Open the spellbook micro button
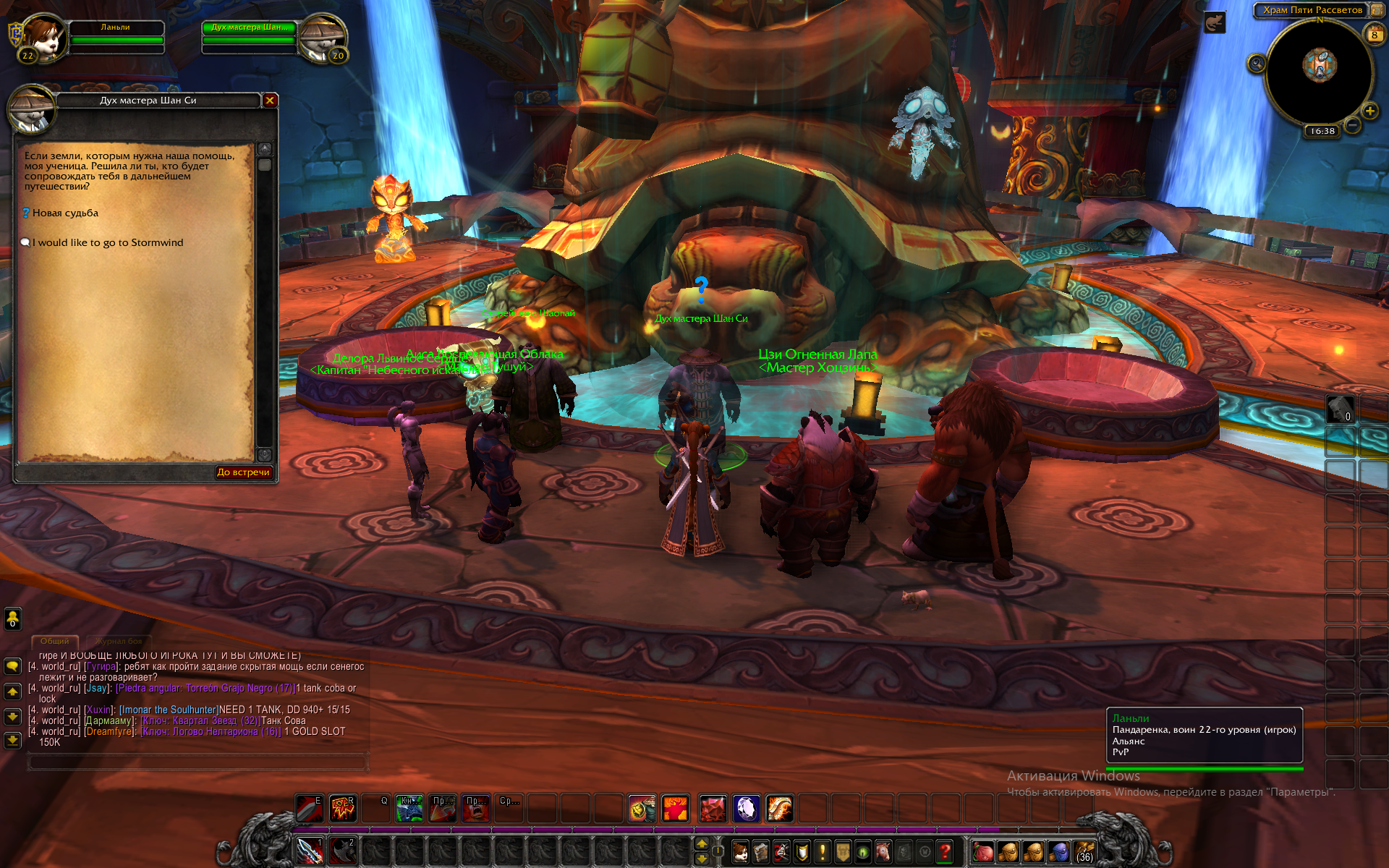Screen dimensions: 1389x868 (x=760, y=852)
